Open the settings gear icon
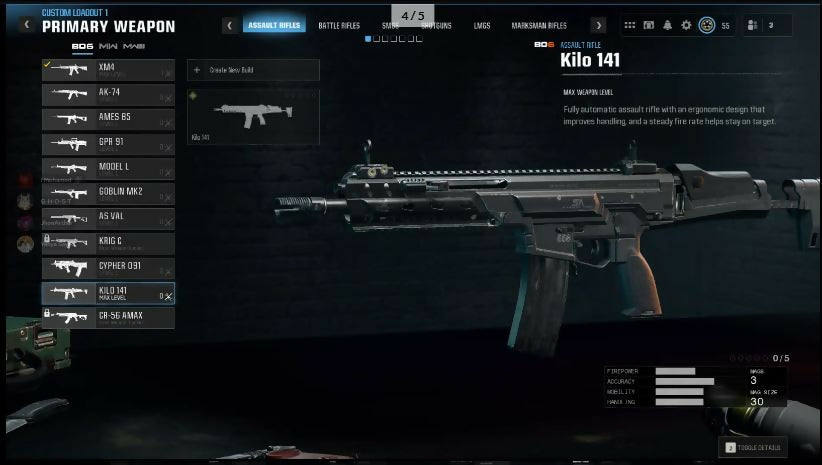This screenshot has height=465, width=822. [x=686, y=25]
